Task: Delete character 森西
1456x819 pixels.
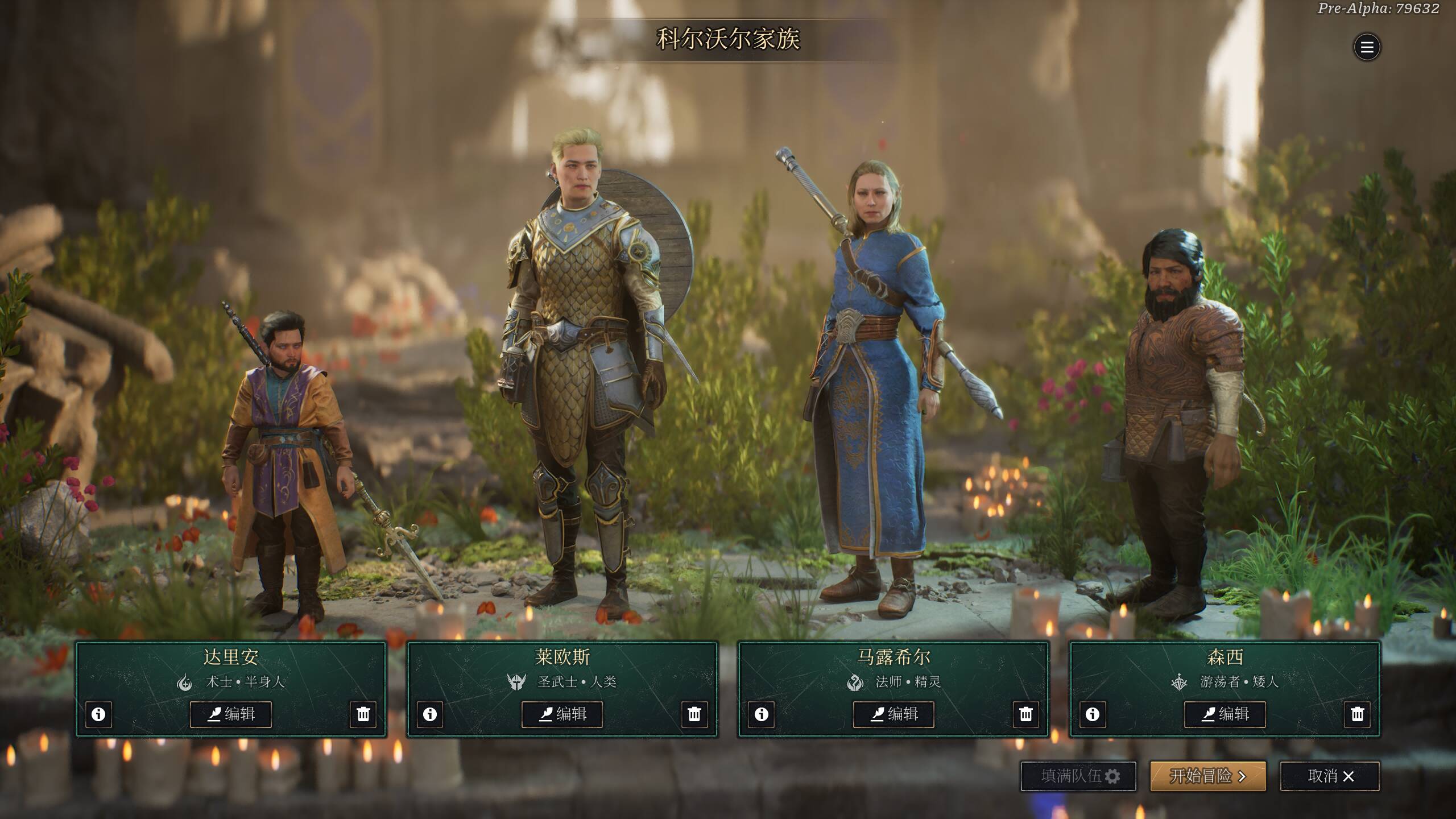Action: 1358,714
